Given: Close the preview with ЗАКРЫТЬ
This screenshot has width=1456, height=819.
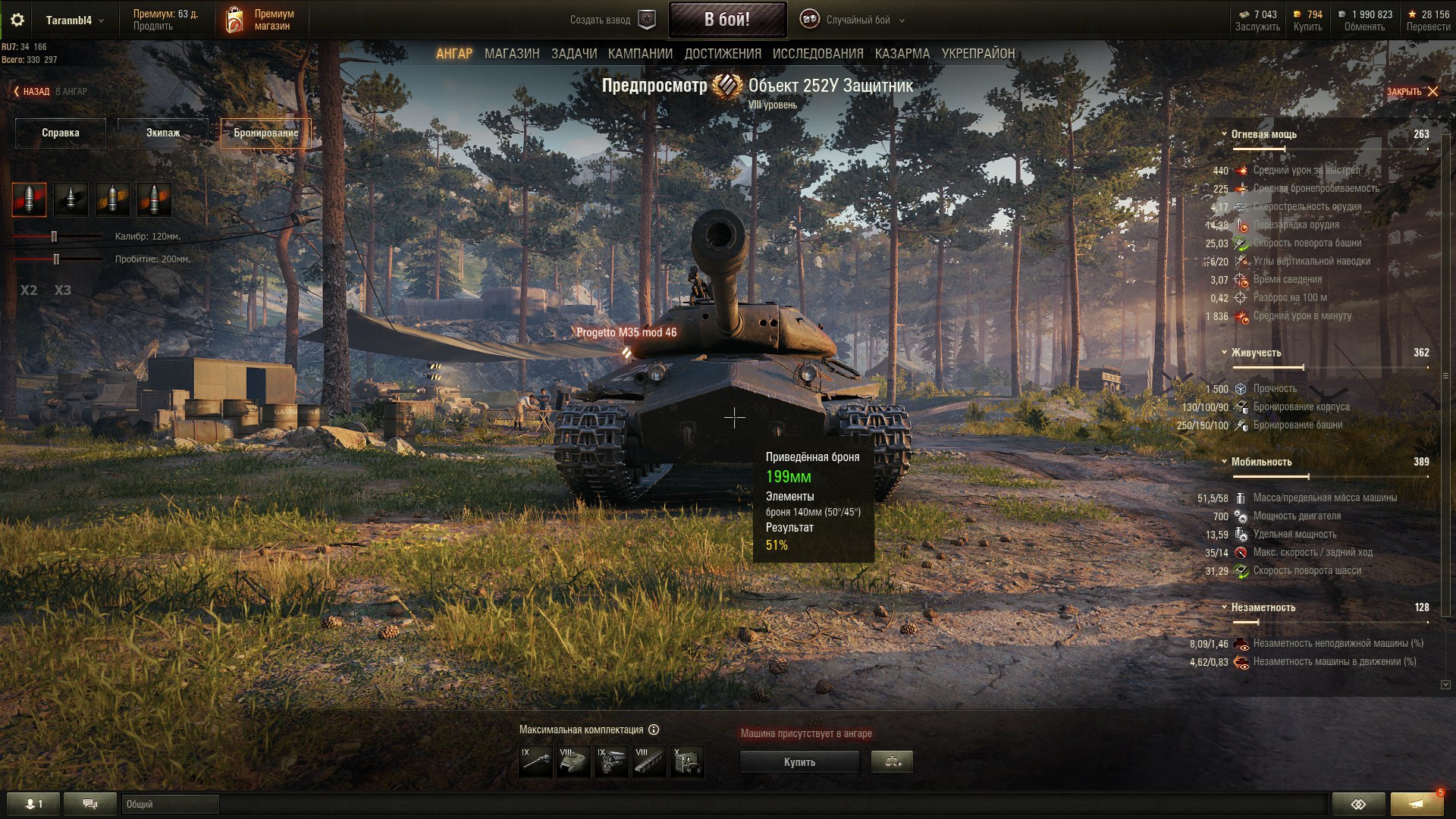Looking at the screenshot, I should click(x=1412, y=92).
